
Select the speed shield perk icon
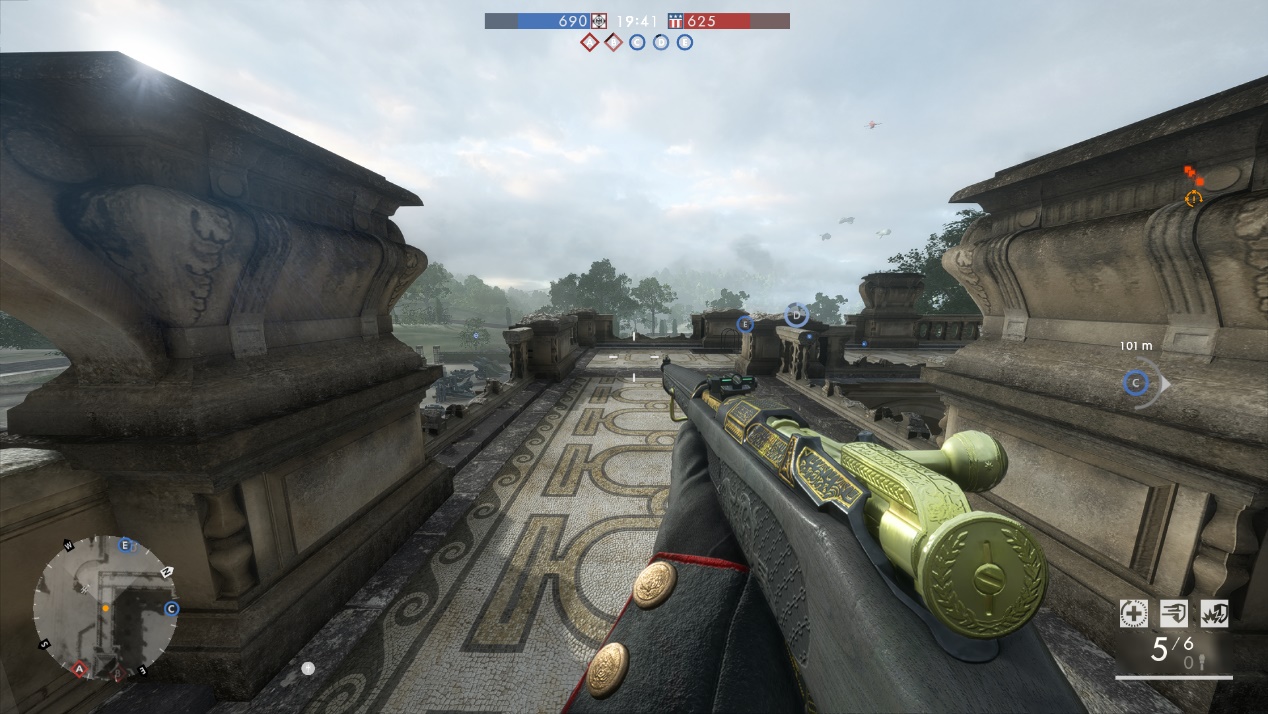[1174, 613]
